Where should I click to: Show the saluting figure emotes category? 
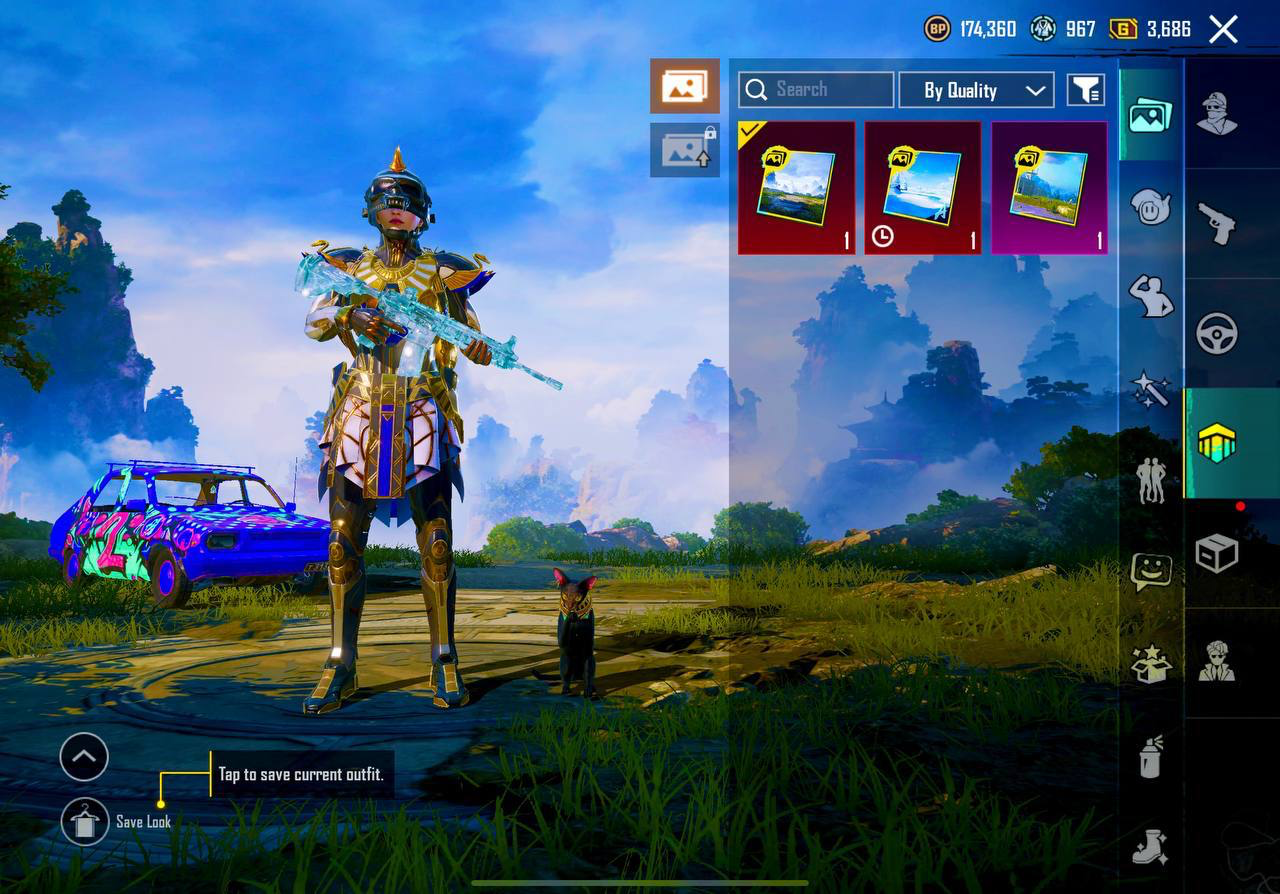click(x=1151, y=297)
